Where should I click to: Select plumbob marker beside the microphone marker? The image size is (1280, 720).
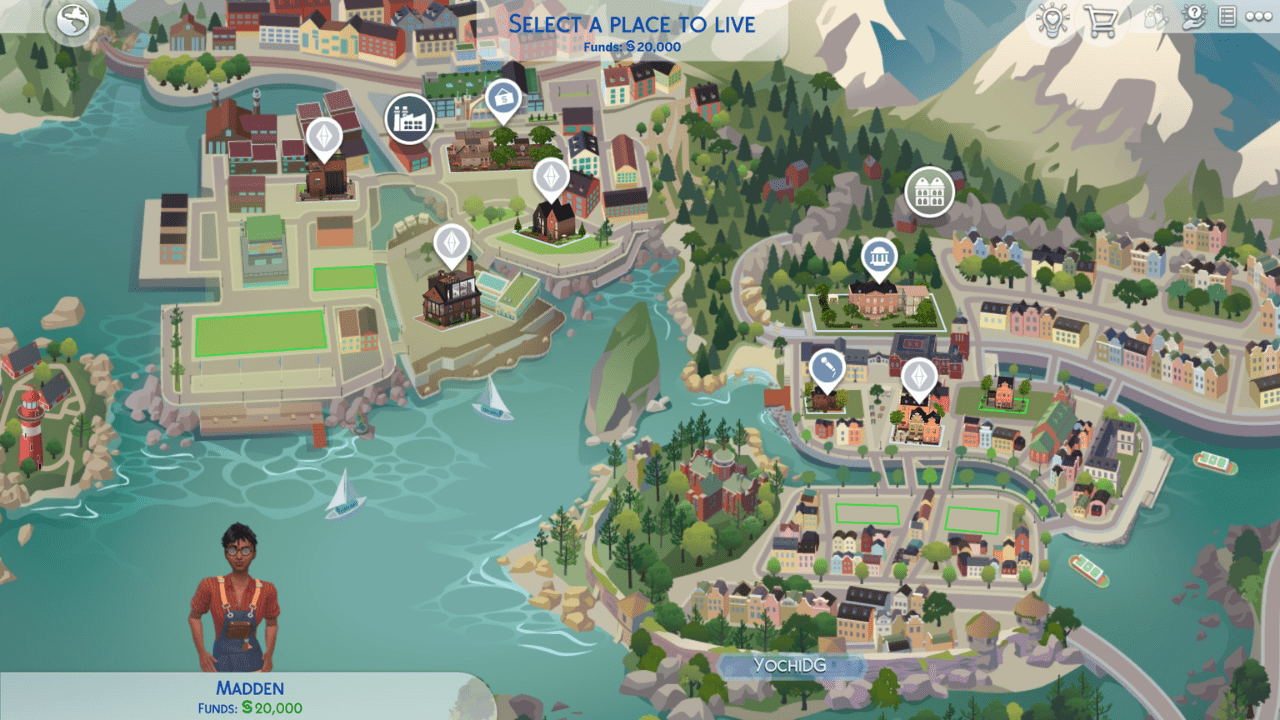pyautogui.click(x=918, y=375)
